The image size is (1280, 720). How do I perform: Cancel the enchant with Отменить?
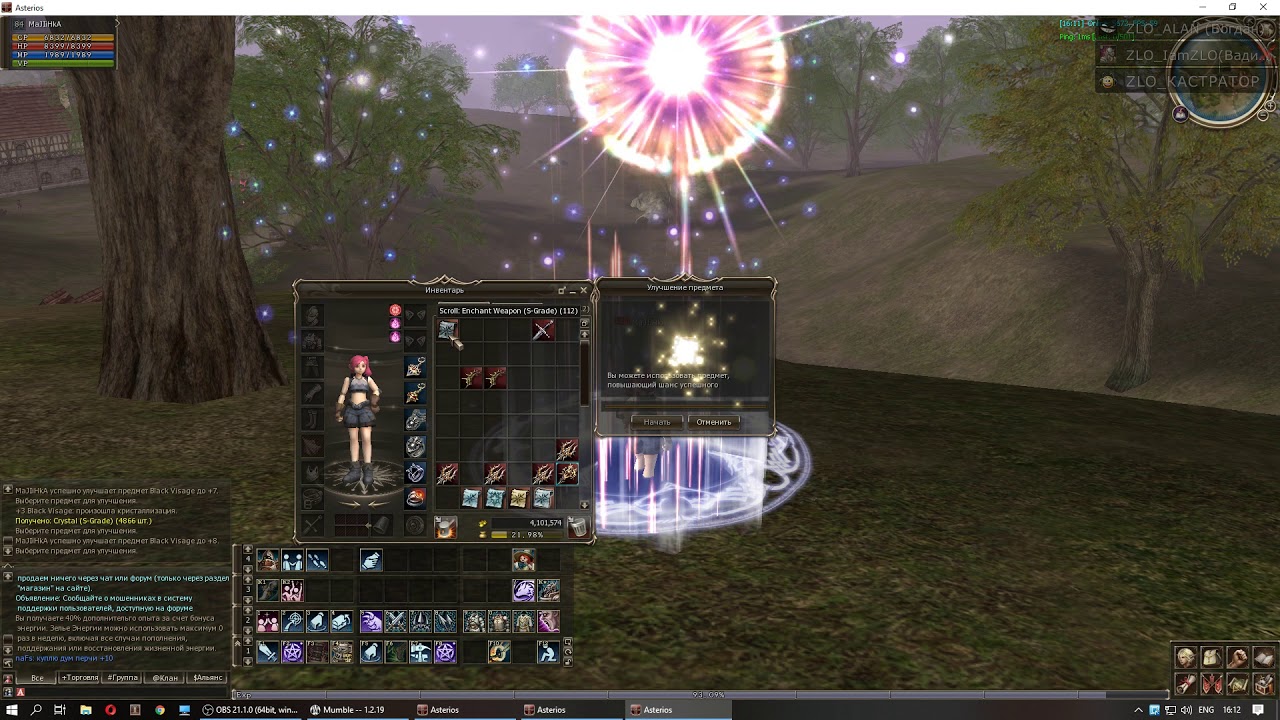(713, 422)
